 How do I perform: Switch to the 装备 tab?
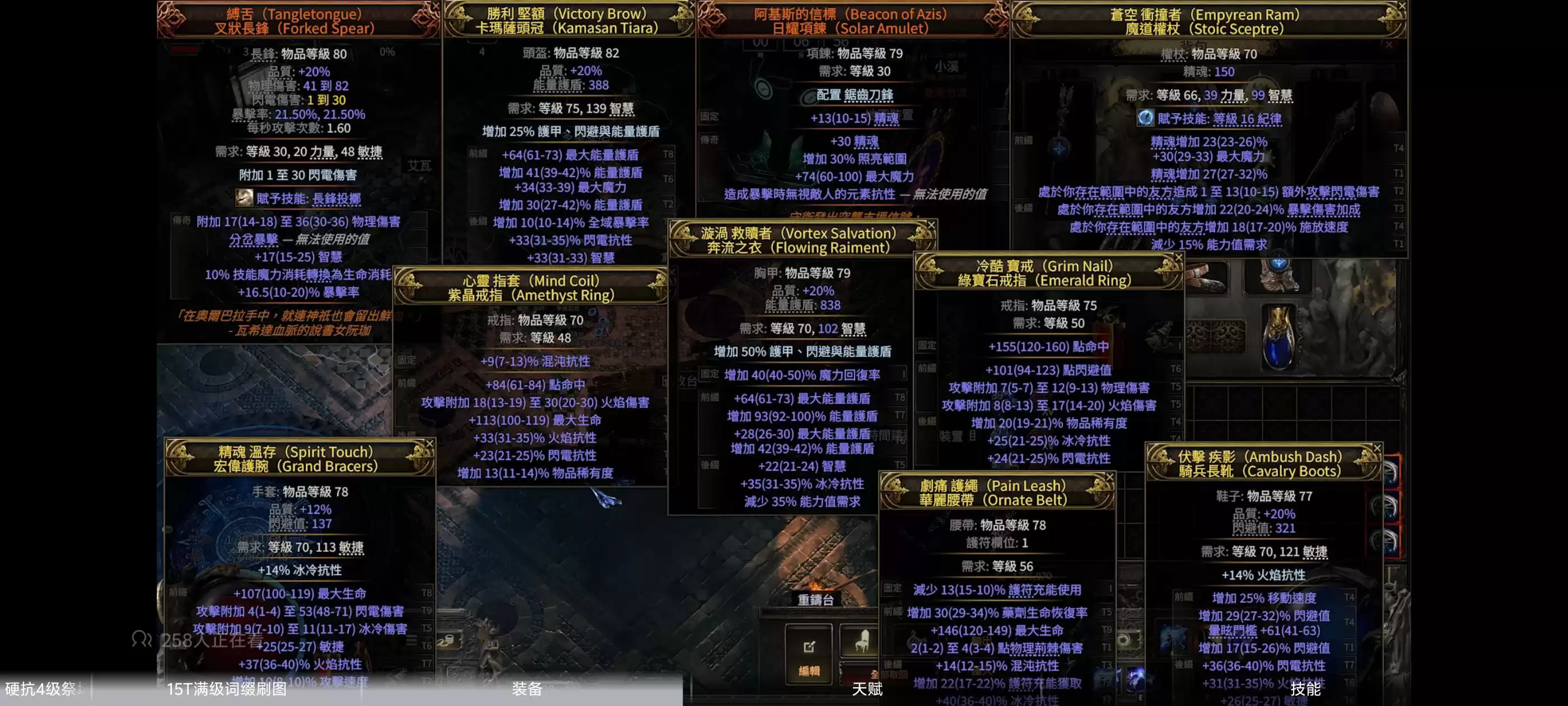(x=526, y=689)
